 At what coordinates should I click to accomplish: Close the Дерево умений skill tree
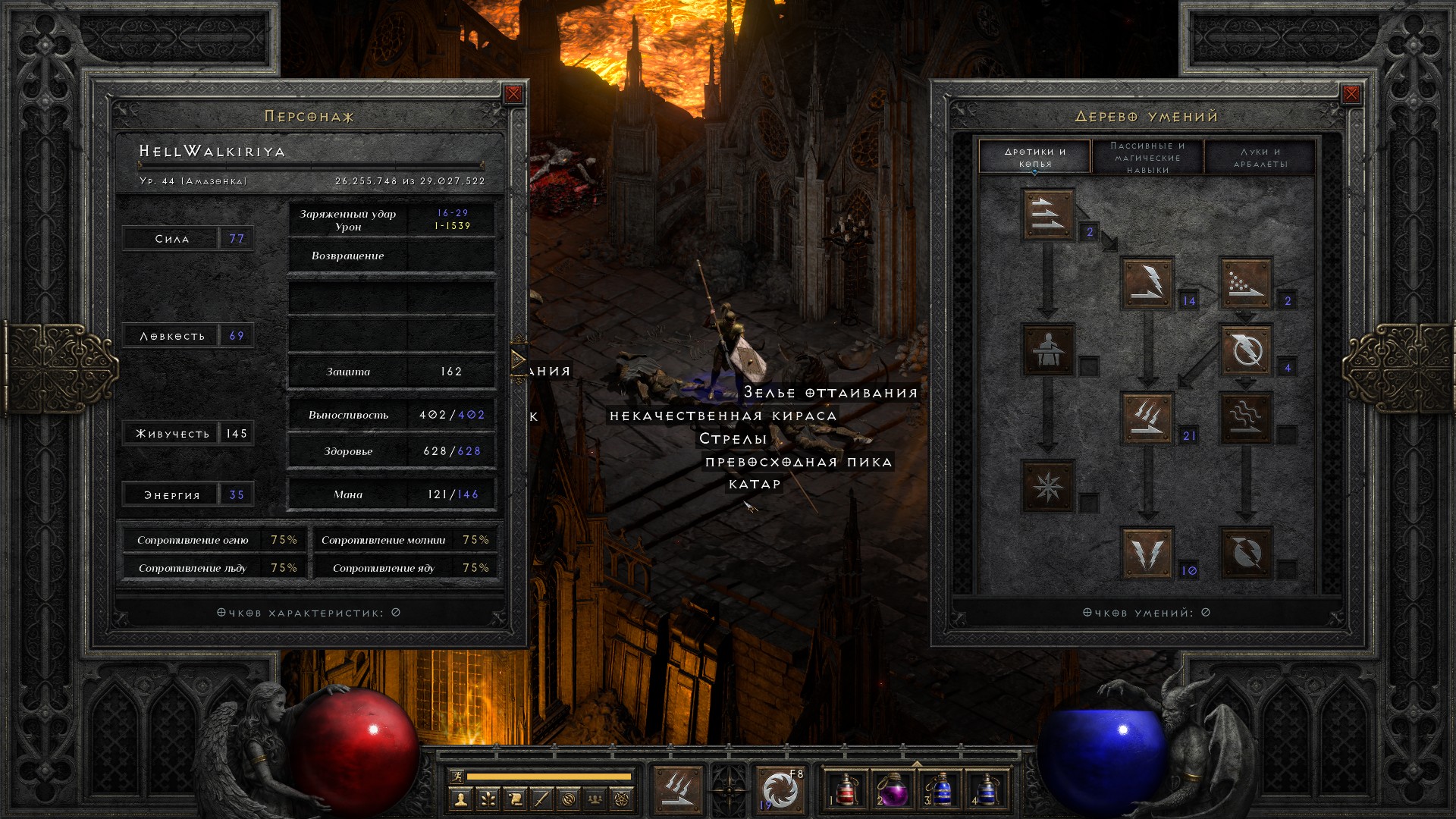click(1351, 94)
